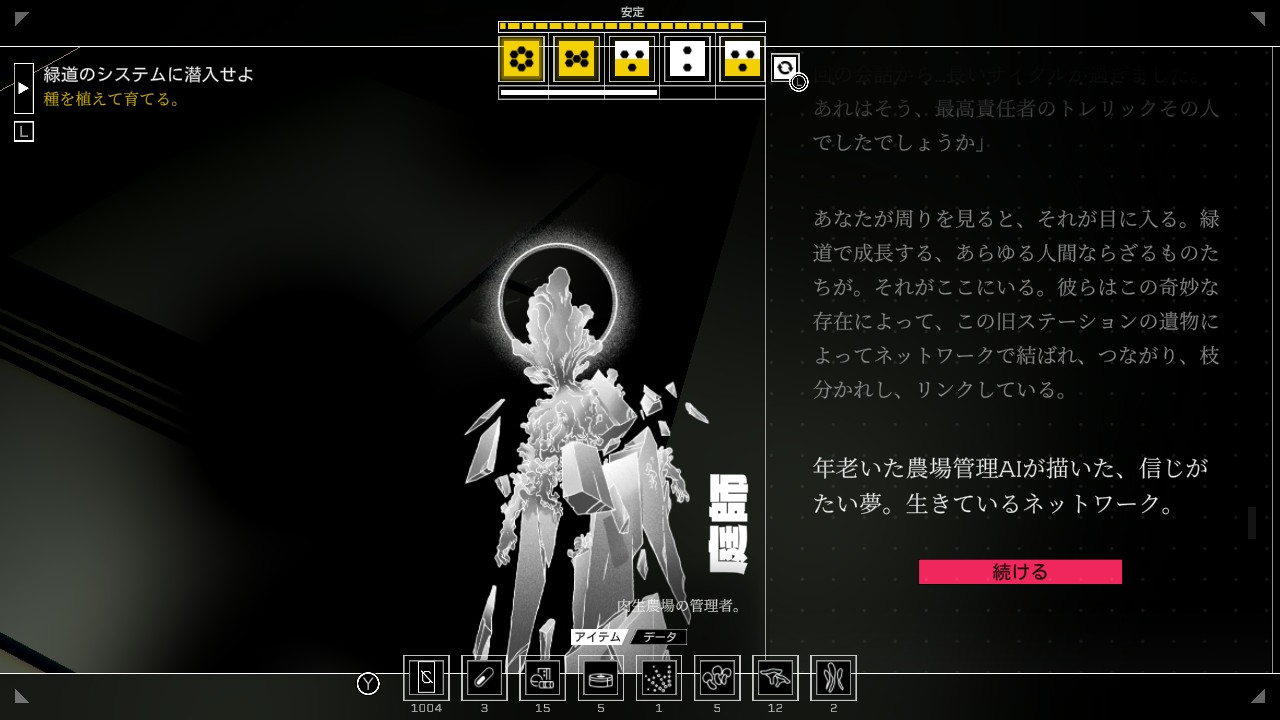Viewport: 1280px width, 720px height.
Task: Expand the drive objective panel arrow
Action: (22, 87)
